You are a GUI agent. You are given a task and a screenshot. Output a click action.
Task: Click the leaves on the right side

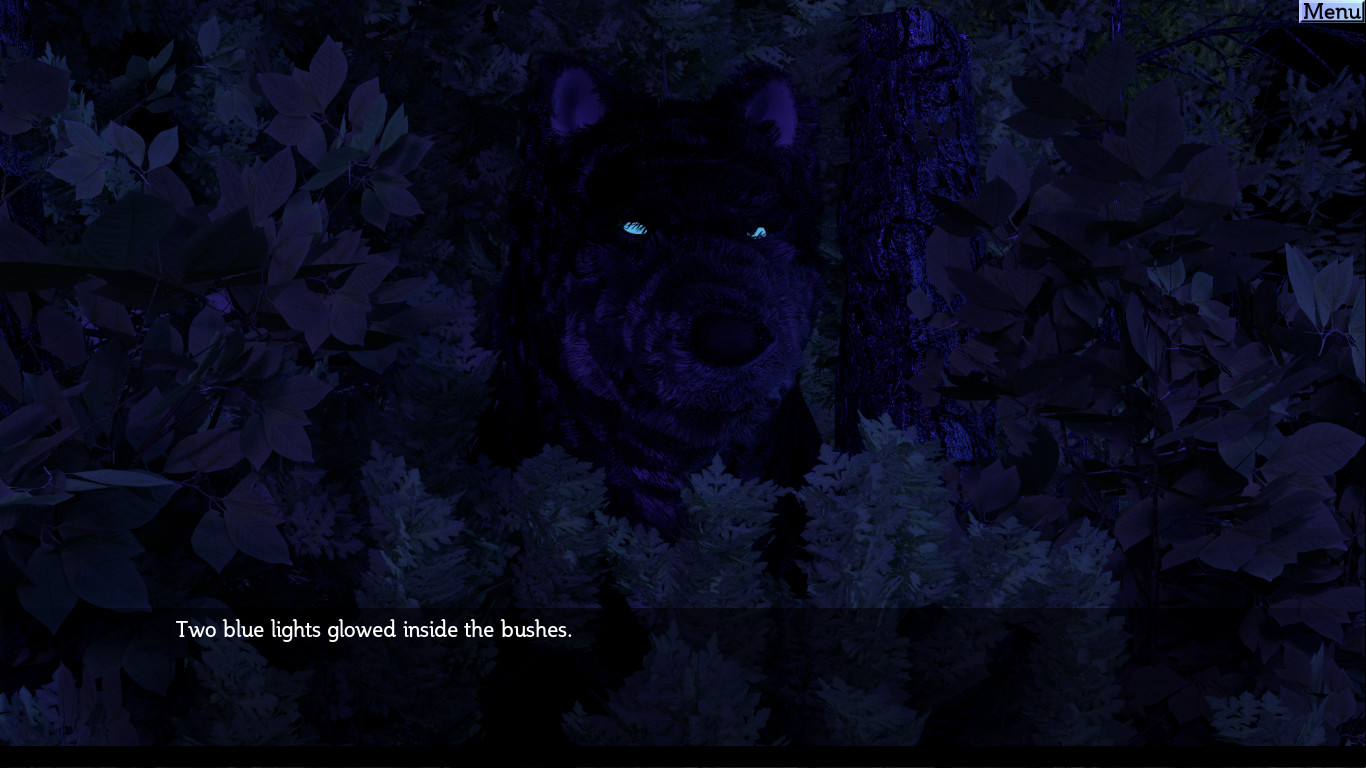click(x=1150, y=300)
